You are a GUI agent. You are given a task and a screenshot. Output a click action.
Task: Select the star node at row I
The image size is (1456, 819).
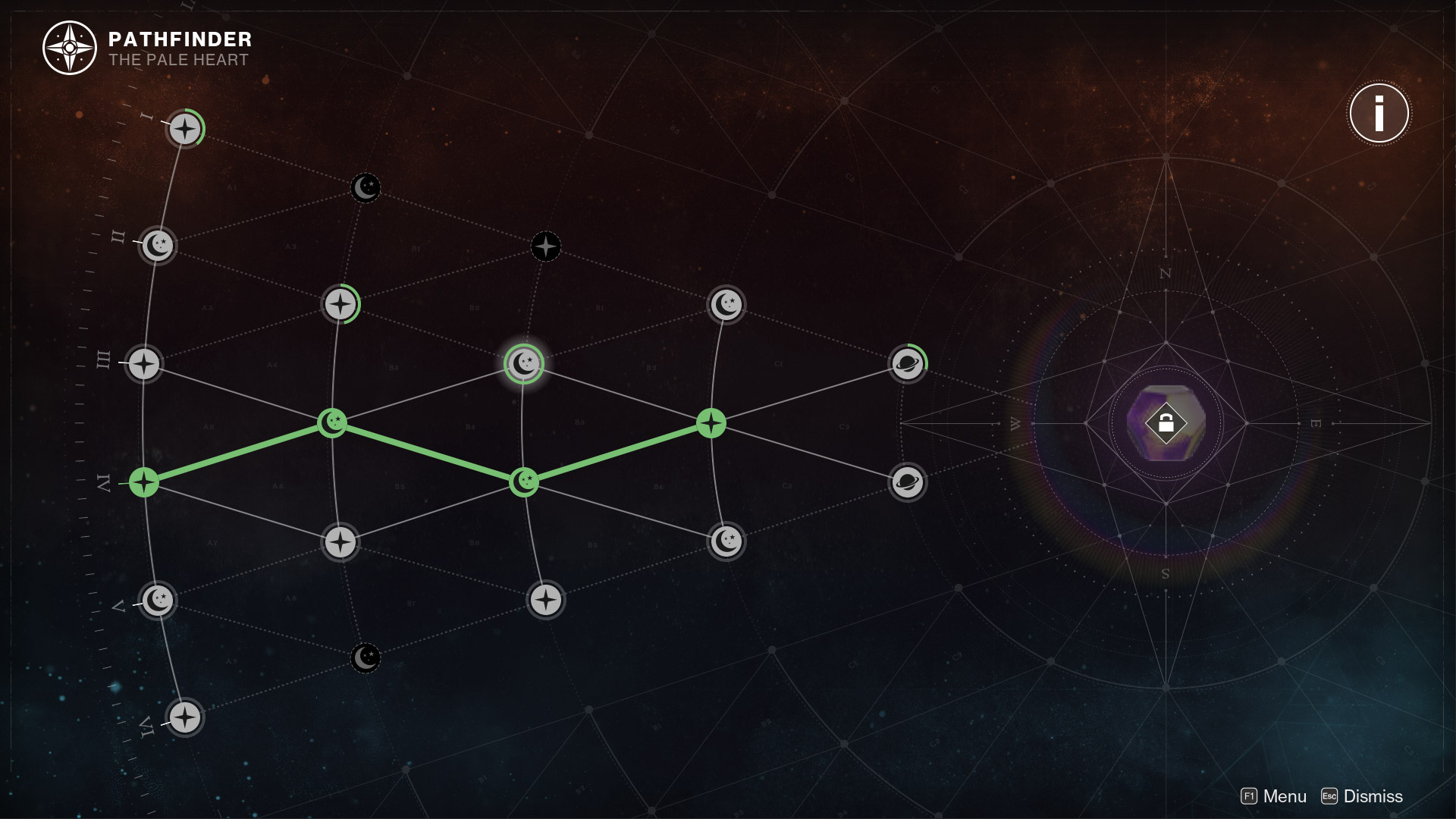tap(184, 129)
